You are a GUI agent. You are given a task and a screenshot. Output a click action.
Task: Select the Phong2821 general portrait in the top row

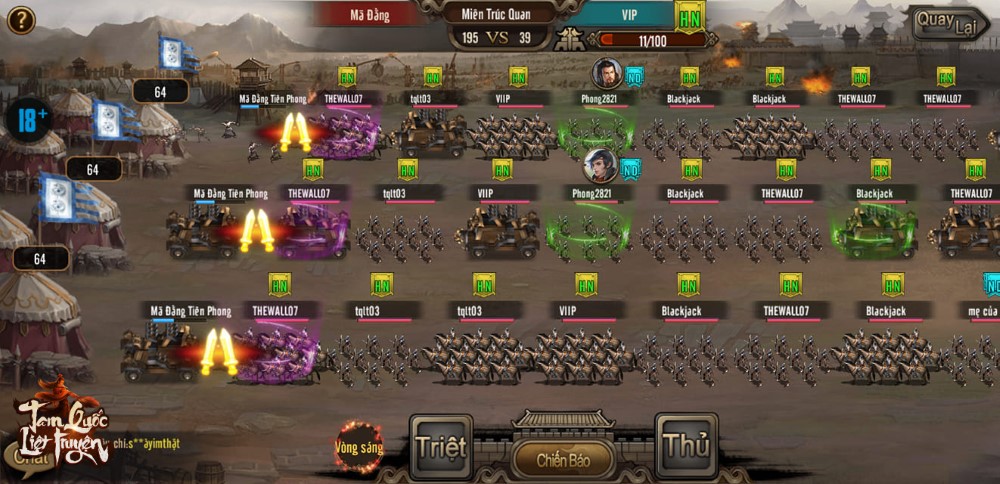606,73
